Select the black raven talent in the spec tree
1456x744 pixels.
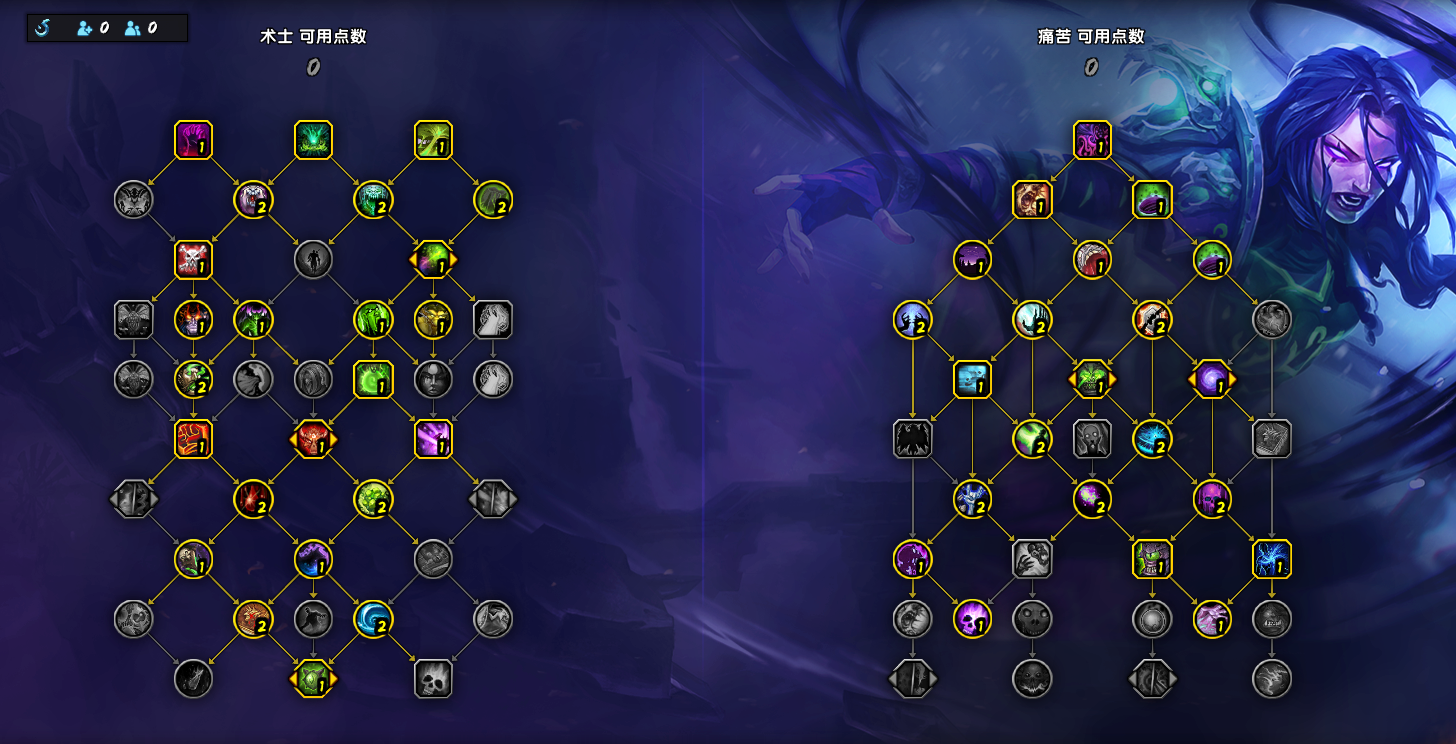pos(913,438)
